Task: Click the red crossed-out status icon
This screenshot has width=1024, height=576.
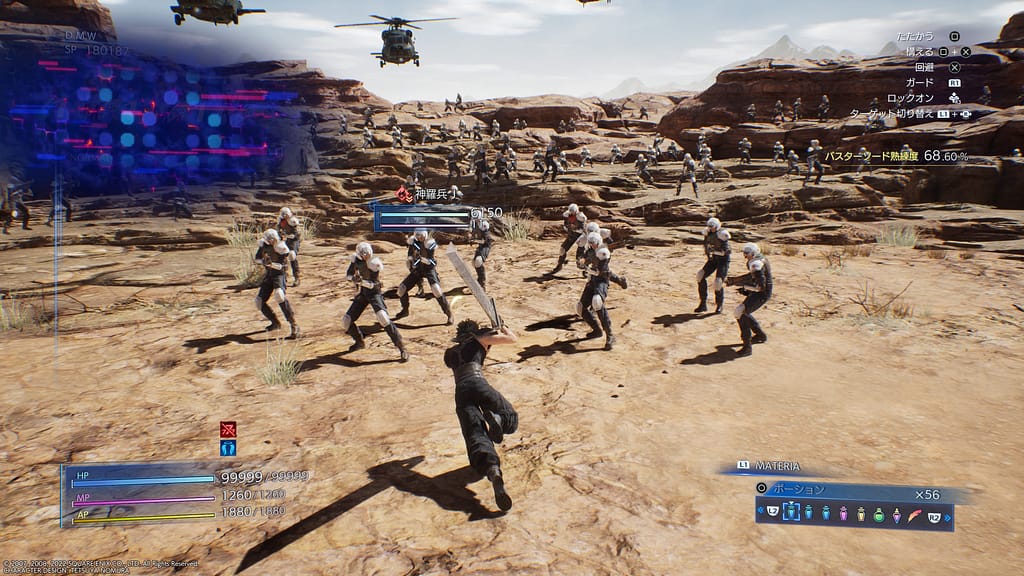Action: (228, 429)
